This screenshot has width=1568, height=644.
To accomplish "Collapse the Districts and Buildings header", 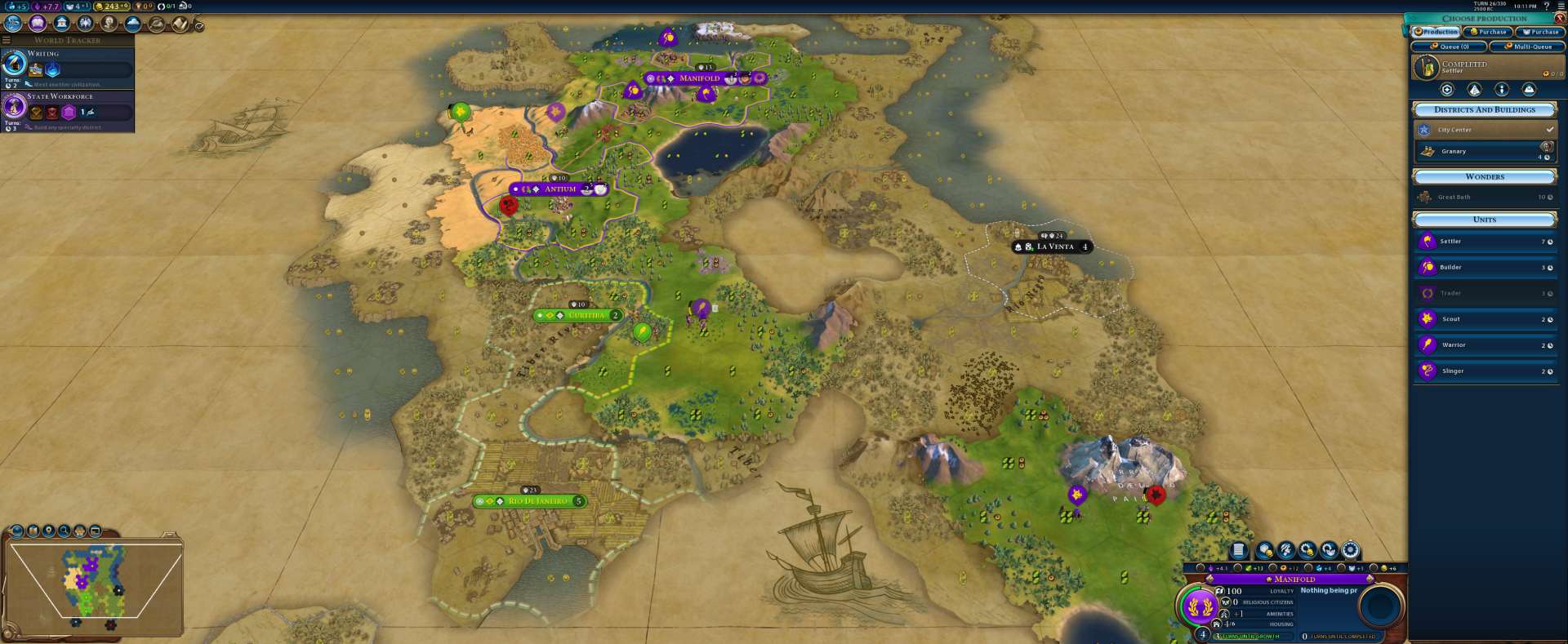I will pos(1485,110).
